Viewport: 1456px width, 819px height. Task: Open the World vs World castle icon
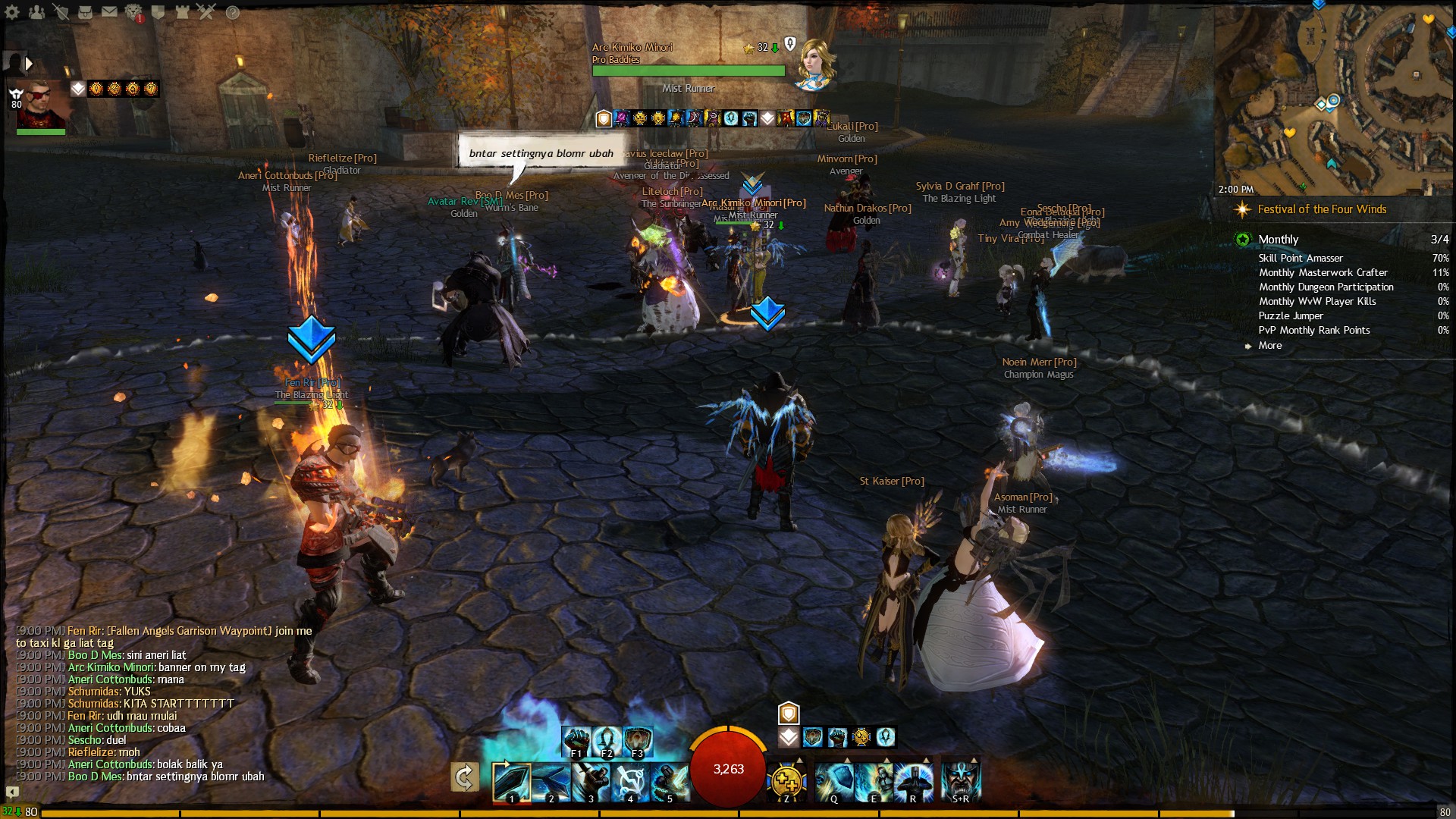(x=182, y=12)
